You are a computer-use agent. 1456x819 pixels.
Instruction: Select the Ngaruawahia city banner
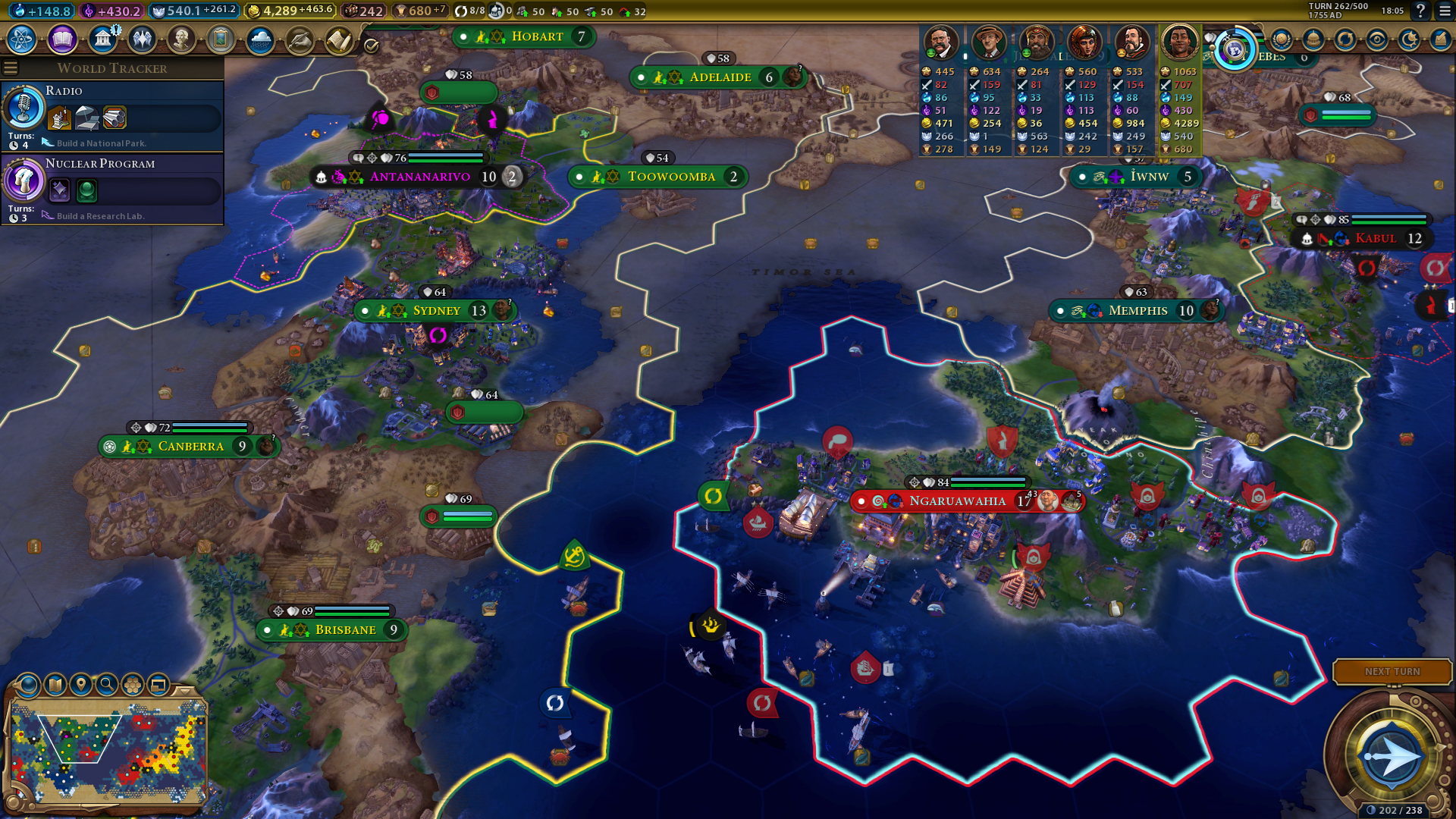[x=957, y=501]
